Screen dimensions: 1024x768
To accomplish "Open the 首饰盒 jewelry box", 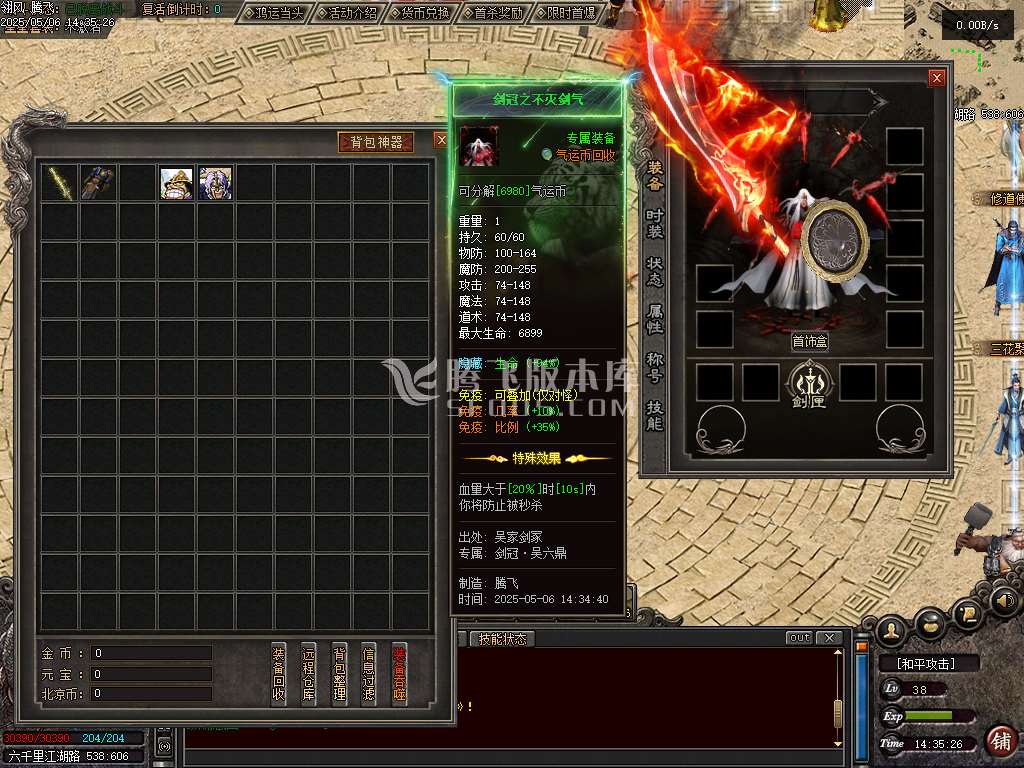I will (809, 342).
